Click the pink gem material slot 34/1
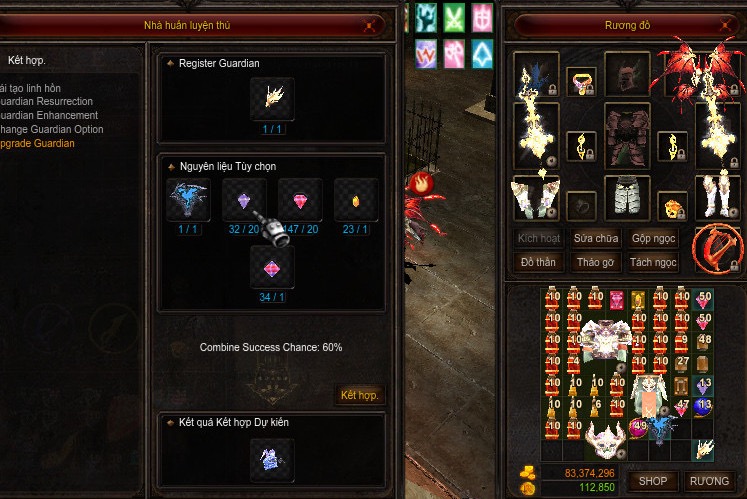The height and width of the screenshot is (499, 747). coord(272,268)
